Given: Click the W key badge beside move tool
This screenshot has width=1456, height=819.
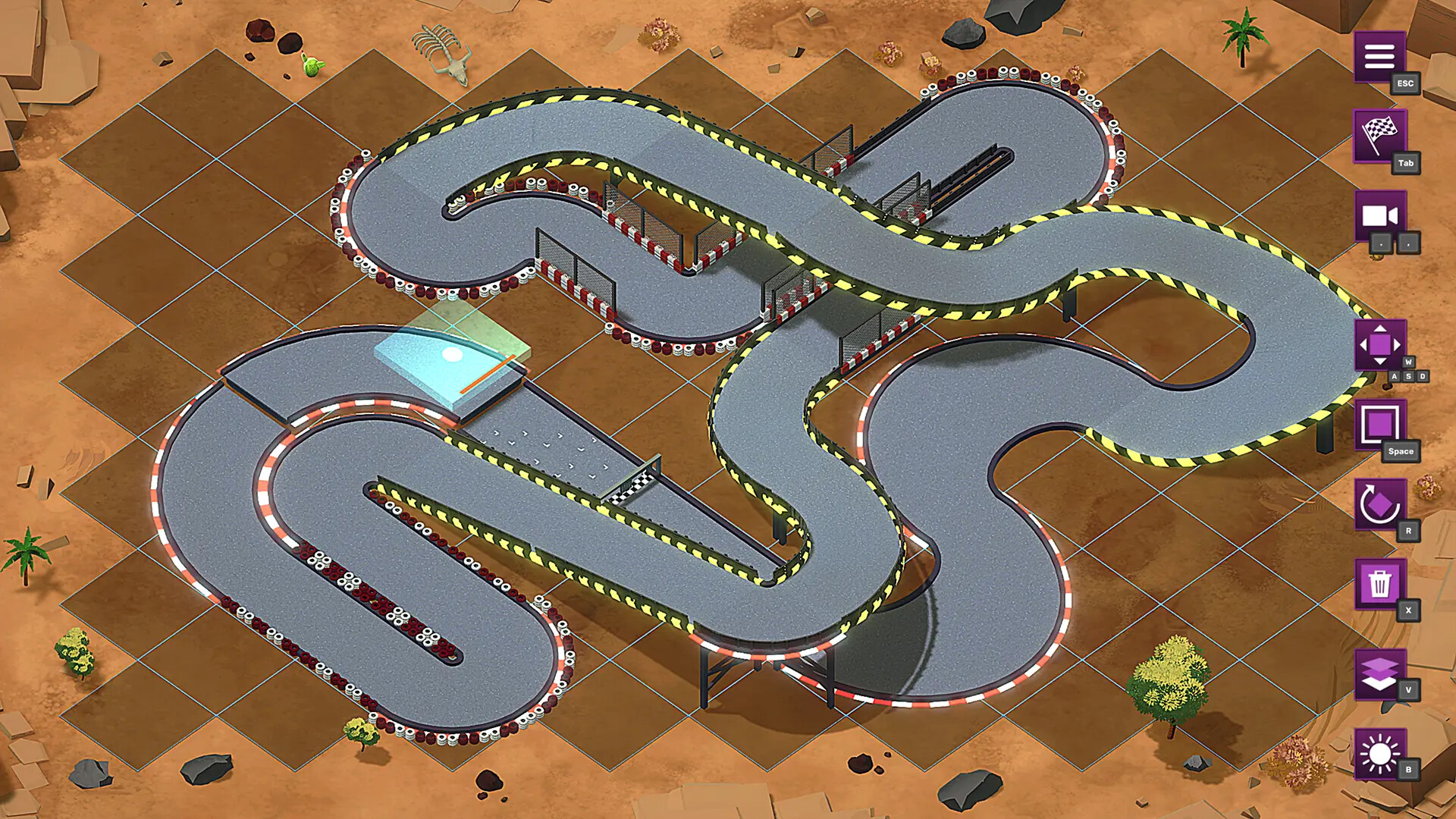Looking at the screenshot, I should coord(1408,362).
